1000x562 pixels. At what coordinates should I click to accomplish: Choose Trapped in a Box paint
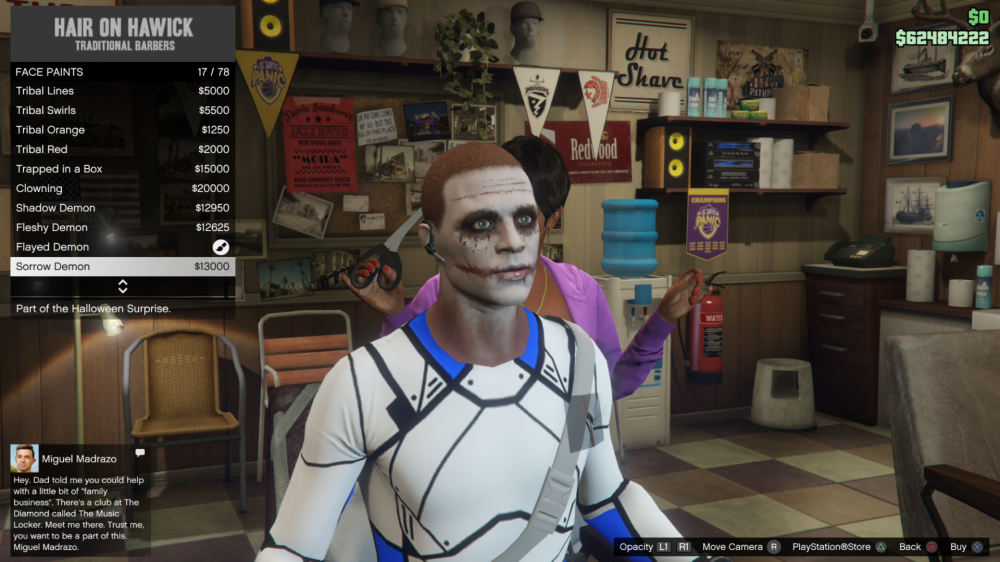pos(122,169)
